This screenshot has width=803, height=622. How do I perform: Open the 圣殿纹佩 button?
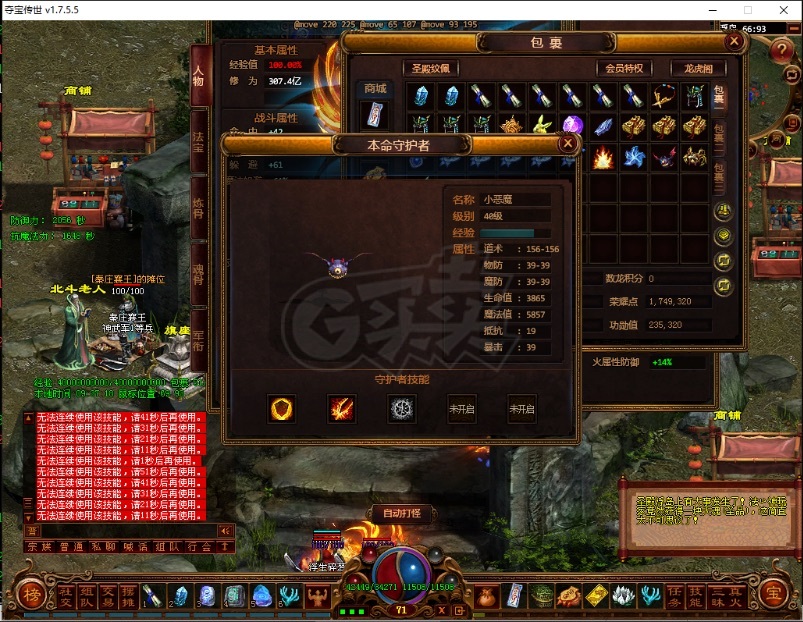(x=431, y=68)
